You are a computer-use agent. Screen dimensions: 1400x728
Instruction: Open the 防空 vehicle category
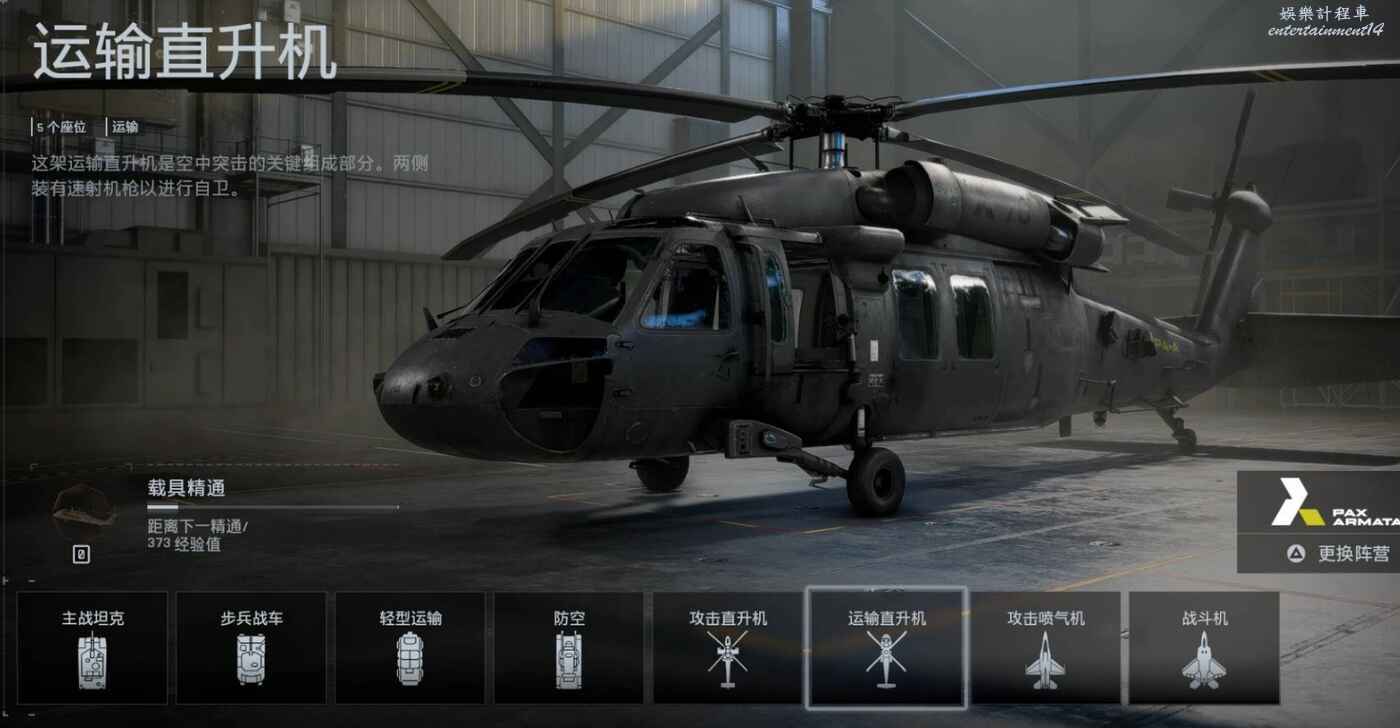(x=568, y=647)
